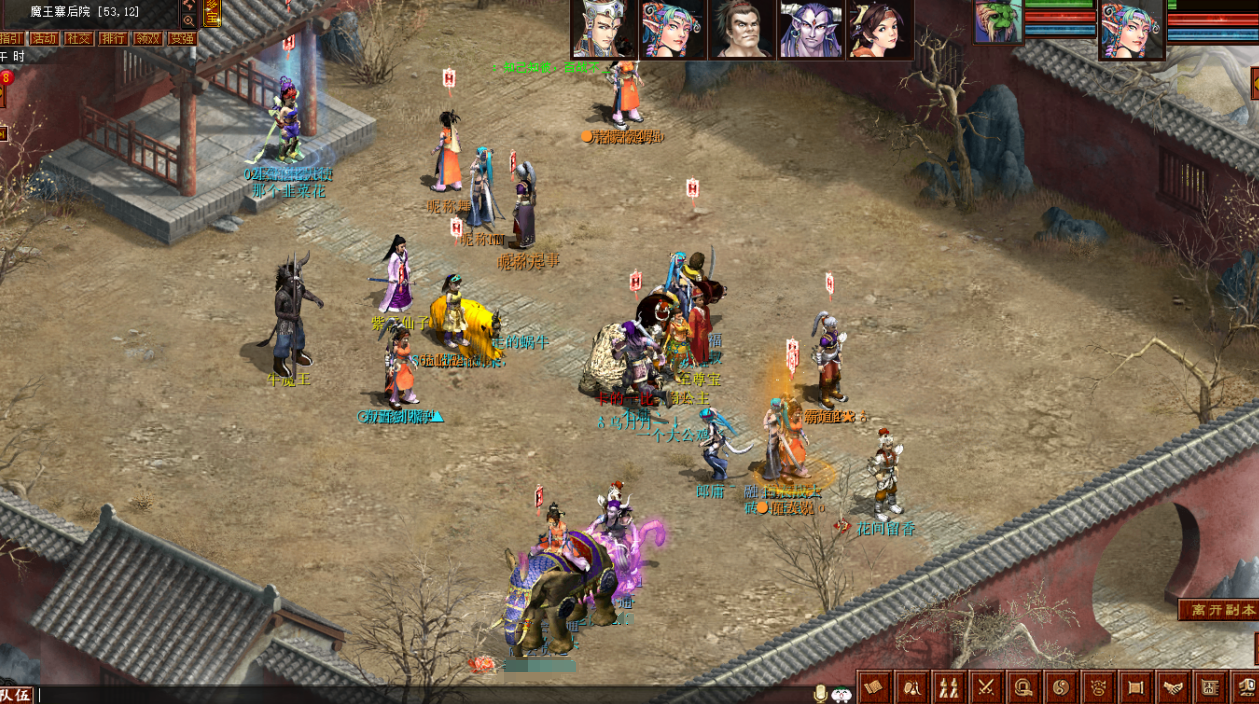Viewport: 1259px width, 704px height.
Task: Open the handshake trade icon
Action: (1172, 687)
